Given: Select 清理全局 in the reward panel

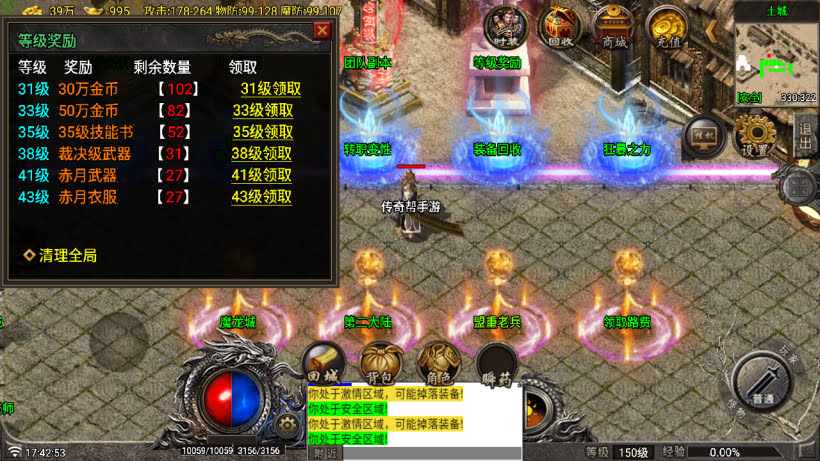Looking at the screenshot, I should [x=61, y=255].
